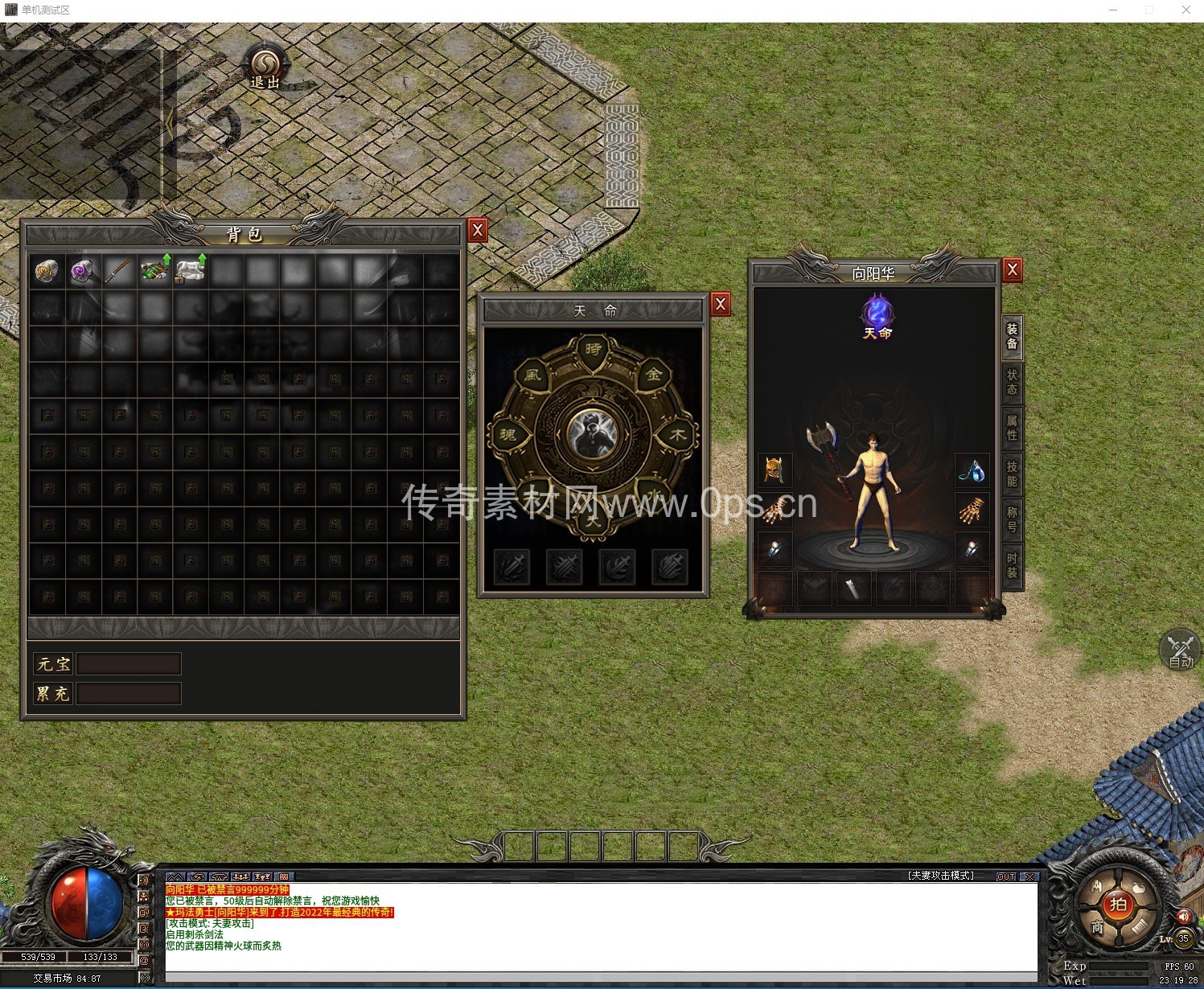Image resolution: width=1204 pixels, height=989 pixels.
Task: Choose the 金 node on the destiny wheel
Action: pos(654,374)
